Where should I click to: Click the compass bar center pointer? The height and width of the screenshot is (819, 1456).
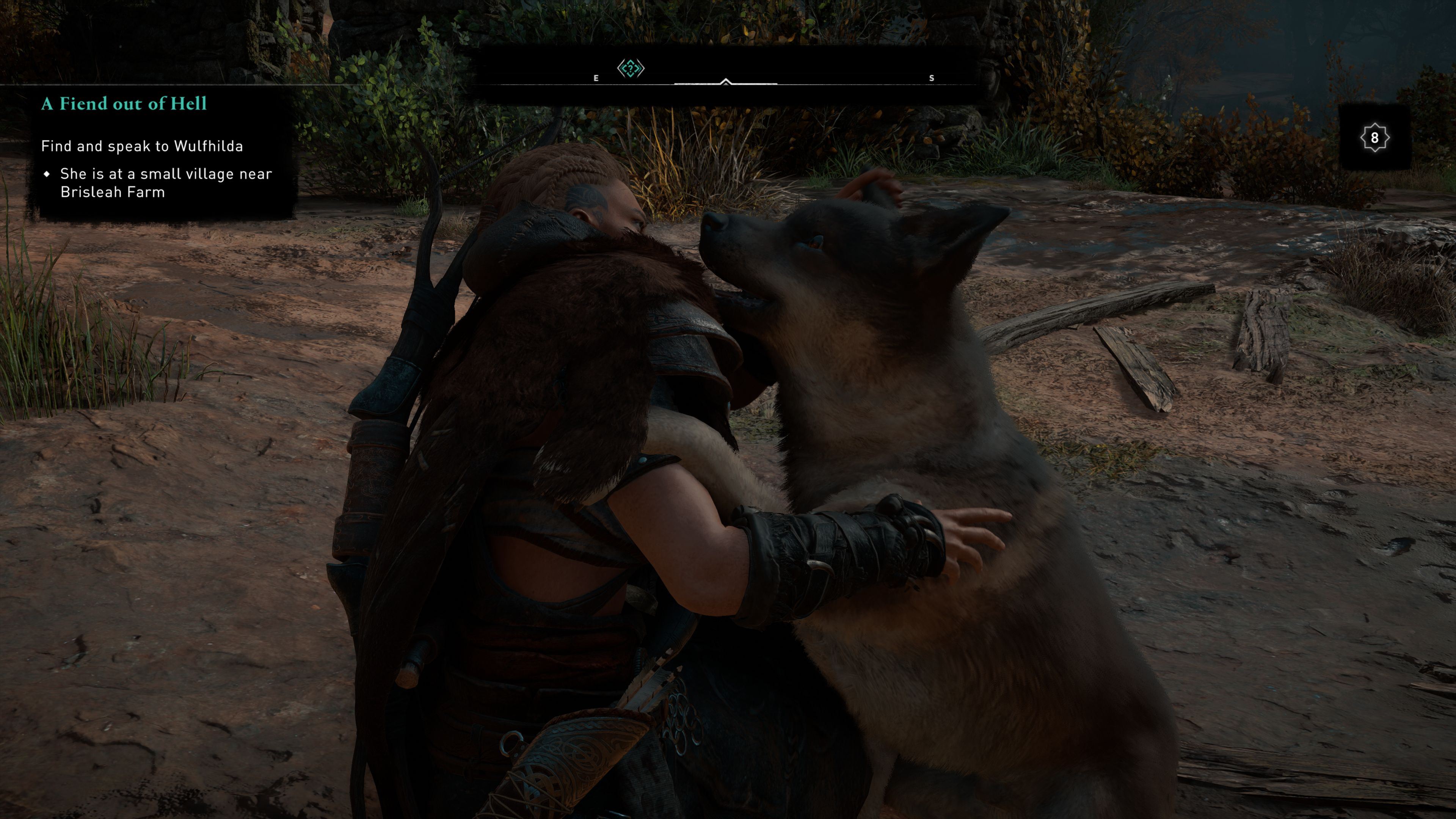726,83
